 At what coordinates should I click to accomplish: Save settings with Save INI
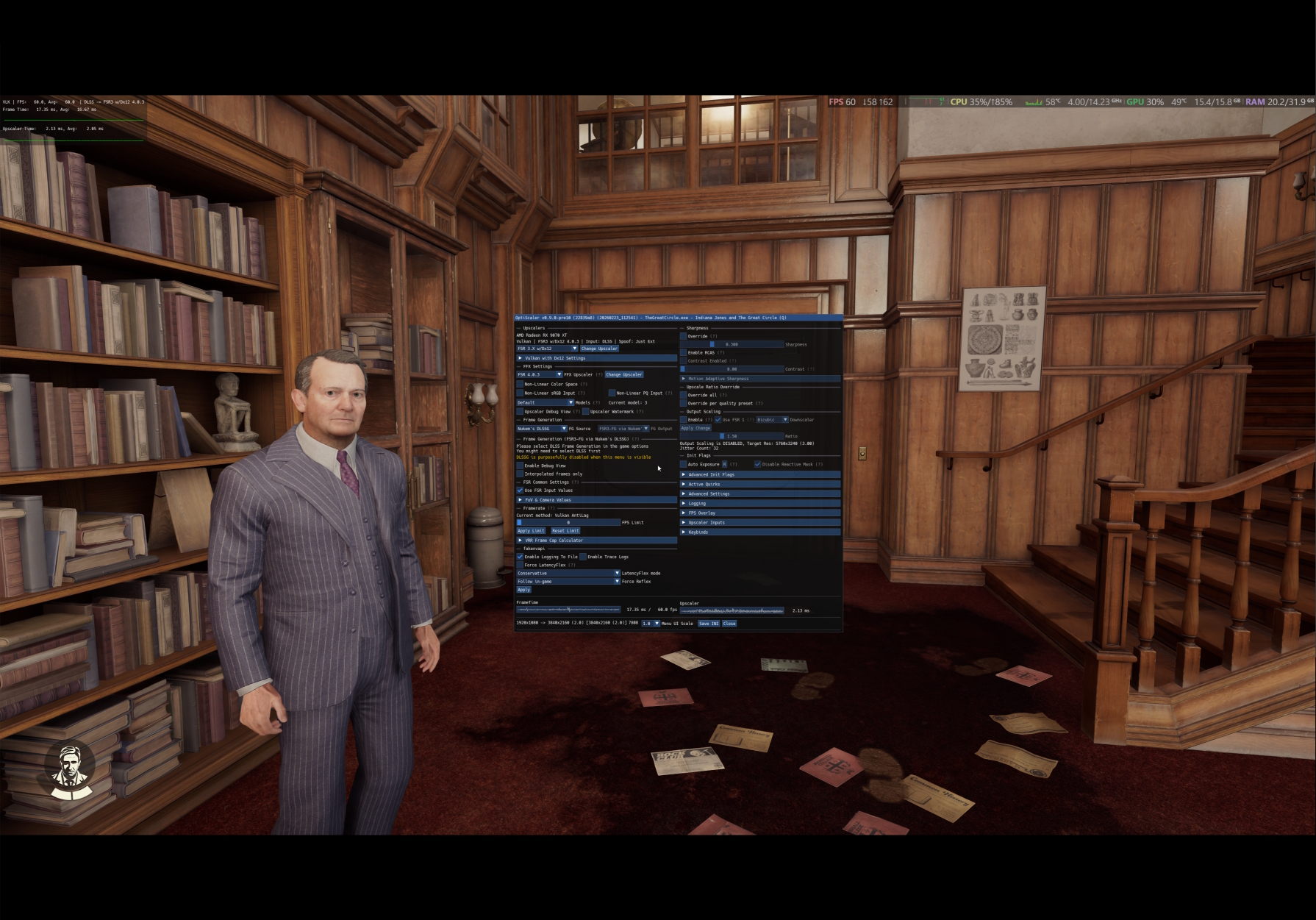click(709, 624)
